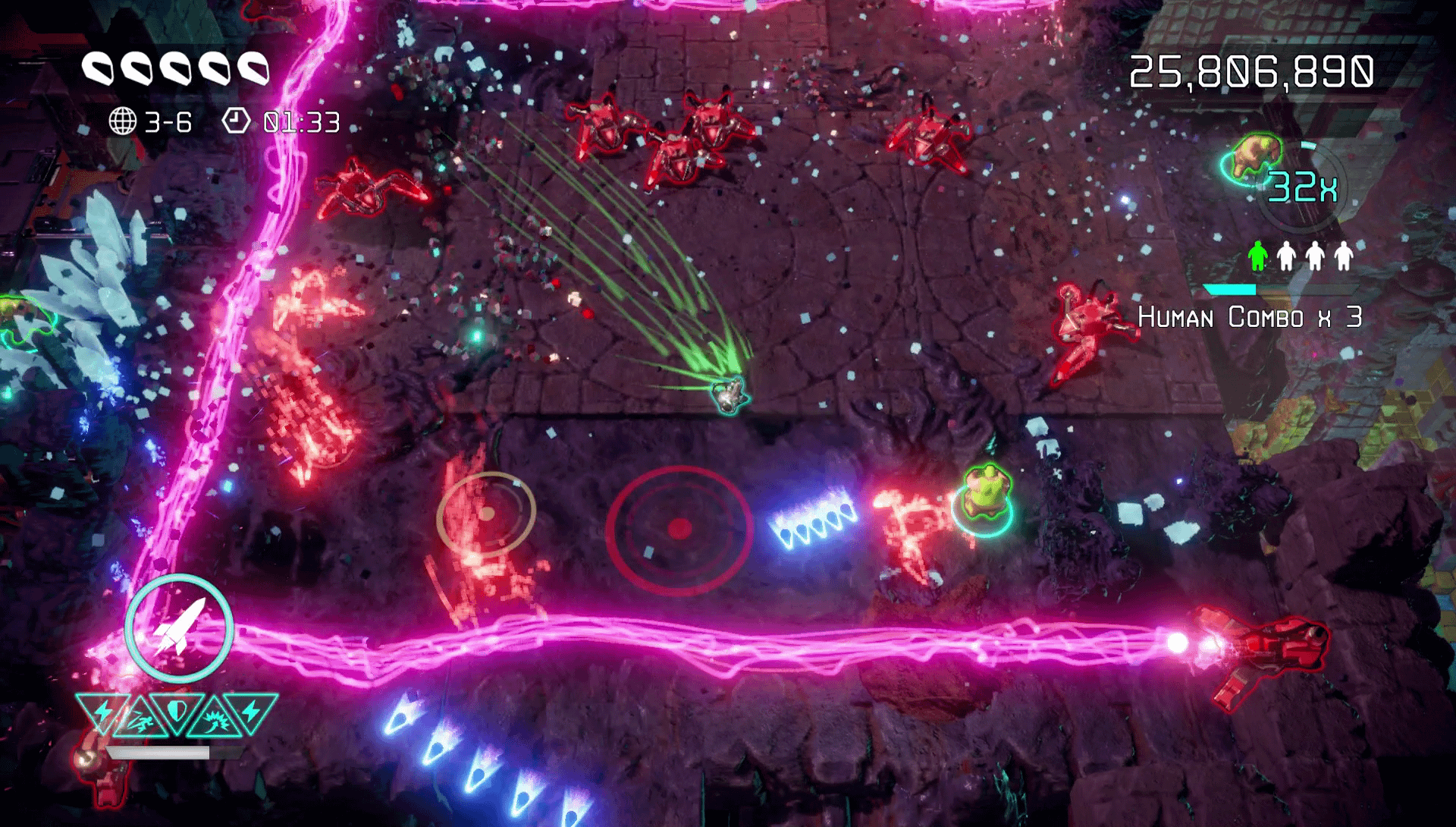Click the globe world-stage icon
The image size is (1456, 827).
point(123,121)
